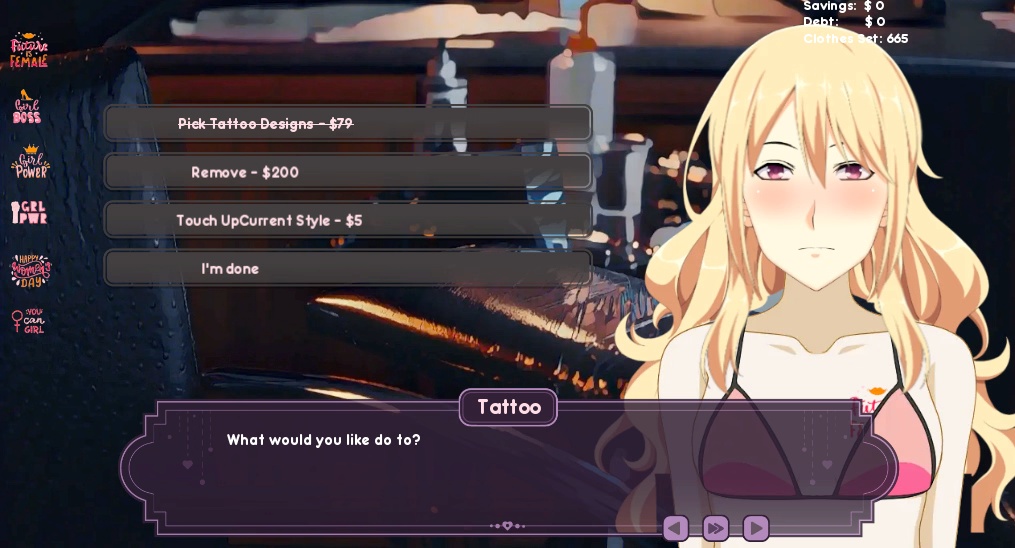This screenshot has width=1015, height=548.
Task: Open the Future is Female icon
Action: [29, 50]
